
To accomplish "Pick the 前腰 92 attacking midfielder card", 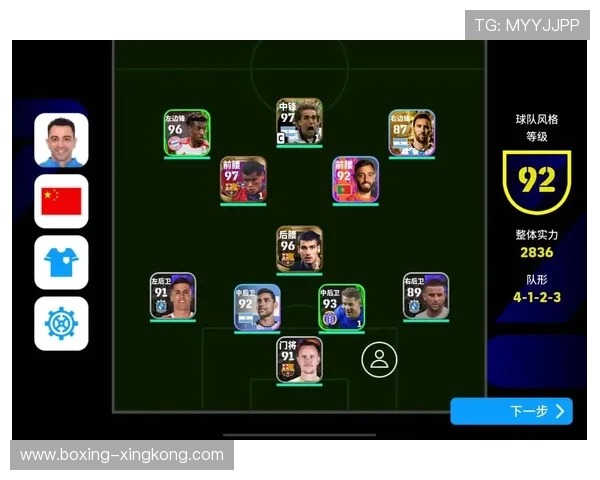I will coord(356,180).
